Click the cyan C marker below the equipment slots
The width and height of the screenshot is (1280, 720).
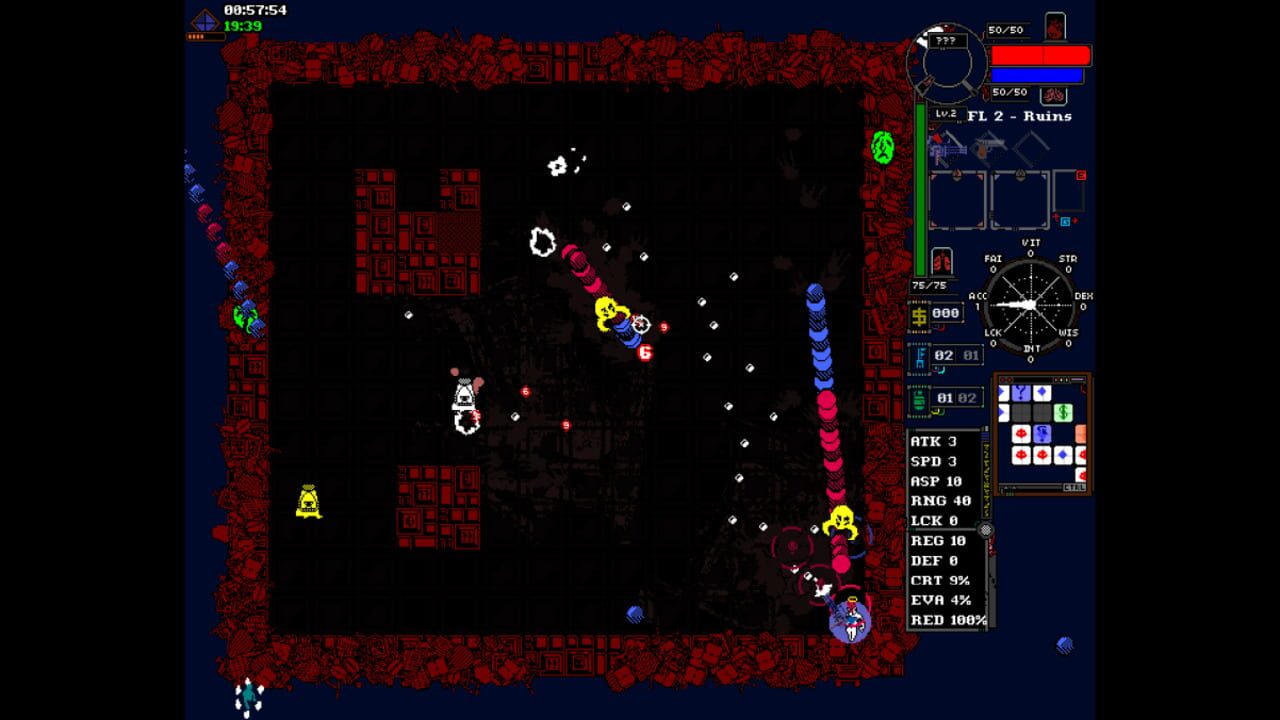(x=1065, y=222)
